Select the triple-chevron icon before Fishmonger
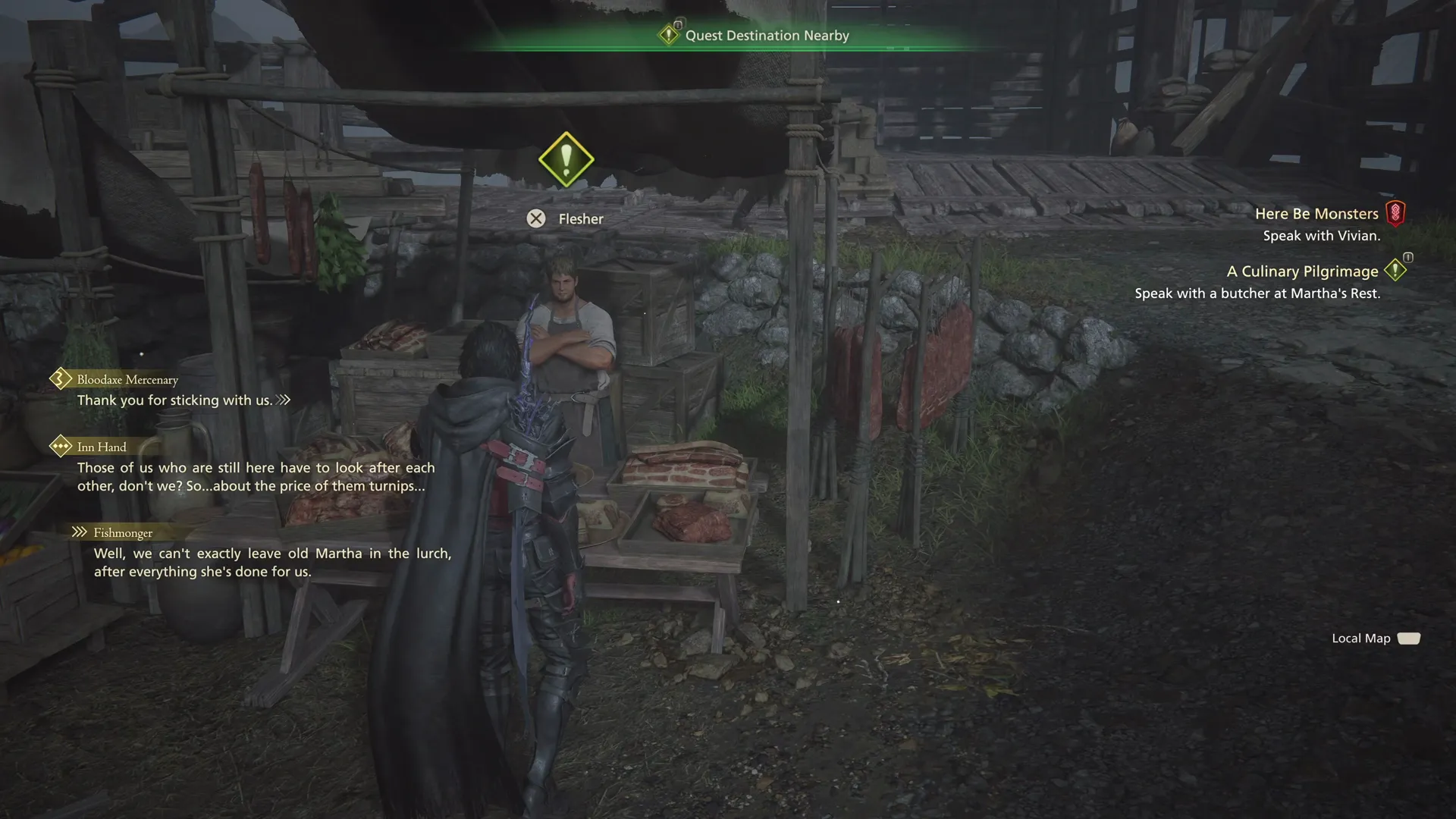 (x=78, y=532)
